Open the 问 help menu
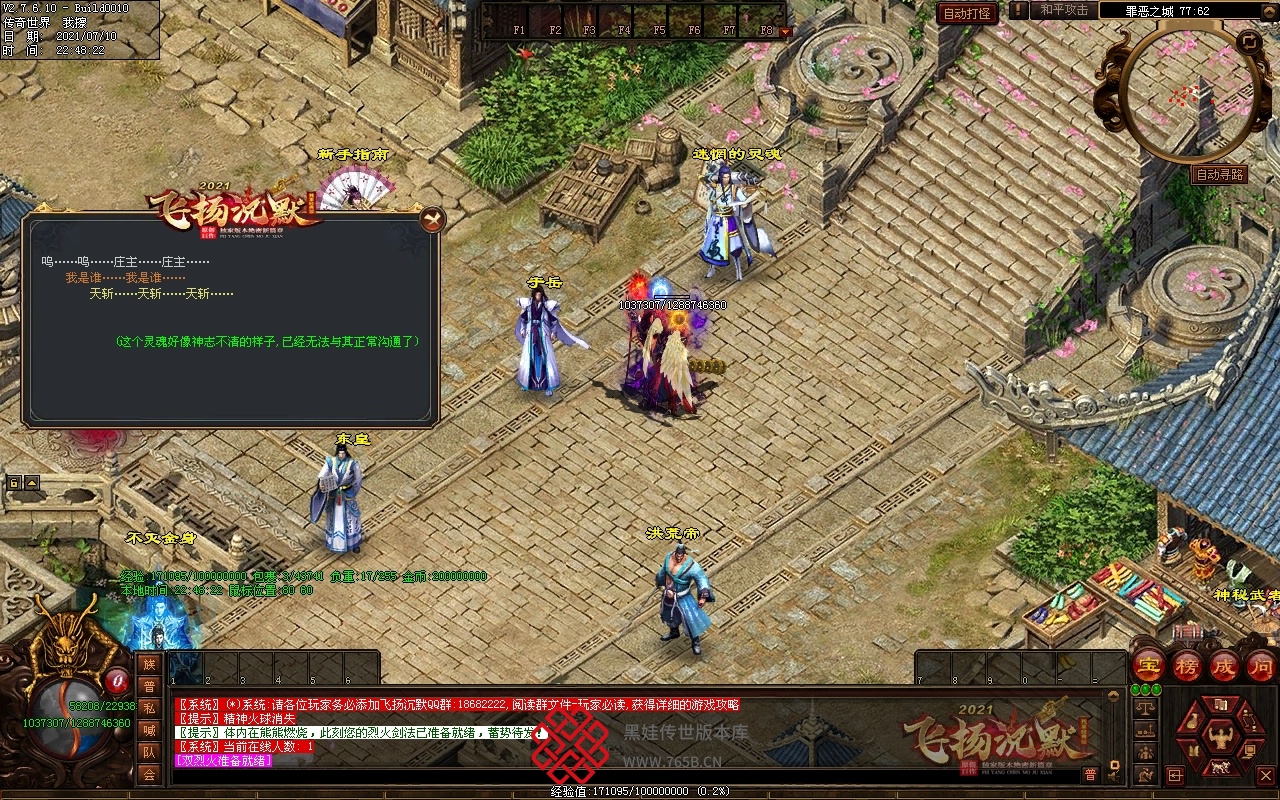This screenshot has width=1280, height=800. 1261,666
